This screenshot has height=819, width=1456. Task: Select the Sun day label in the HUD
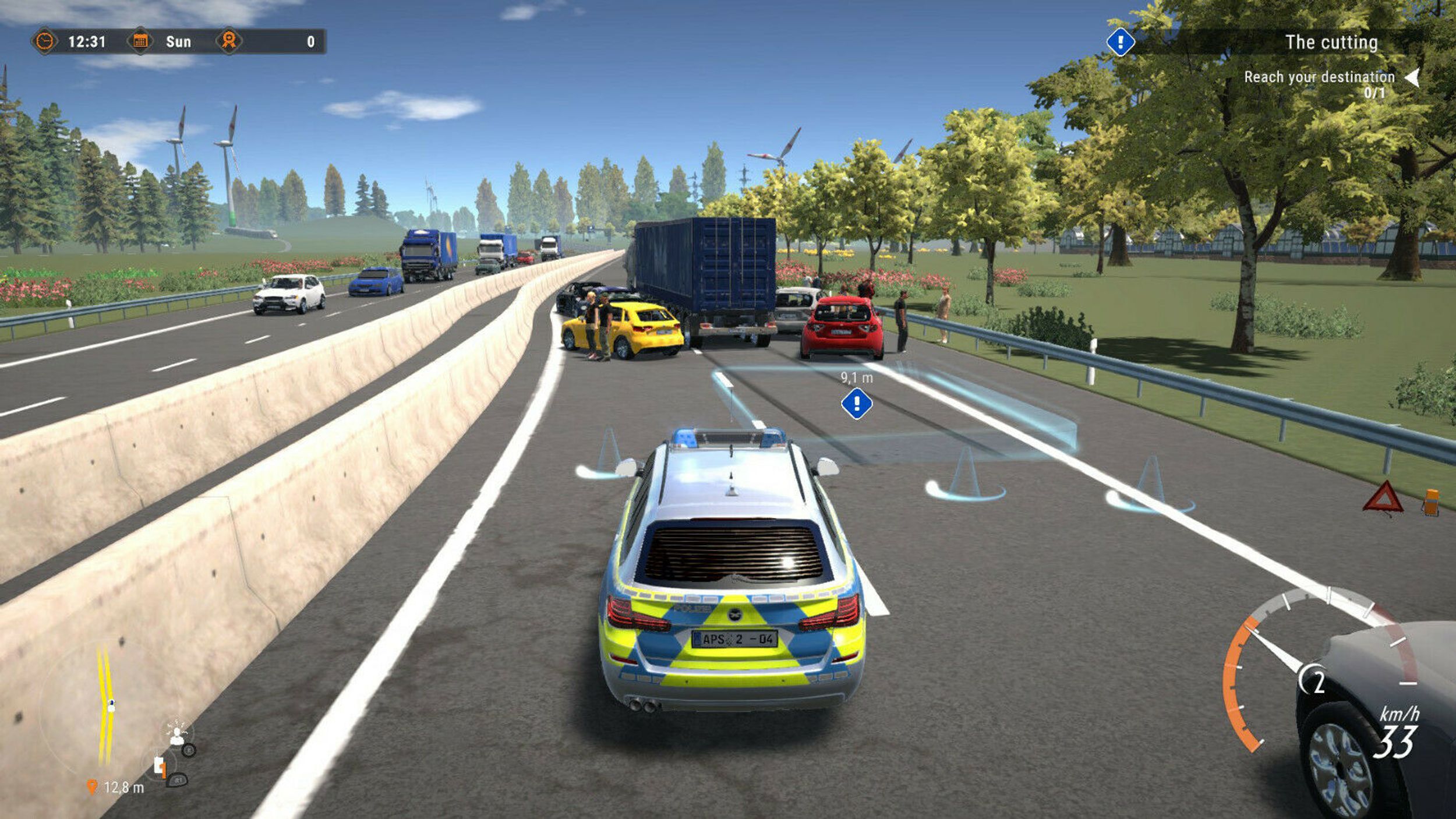pyautogui.click(x=178, y=42)
